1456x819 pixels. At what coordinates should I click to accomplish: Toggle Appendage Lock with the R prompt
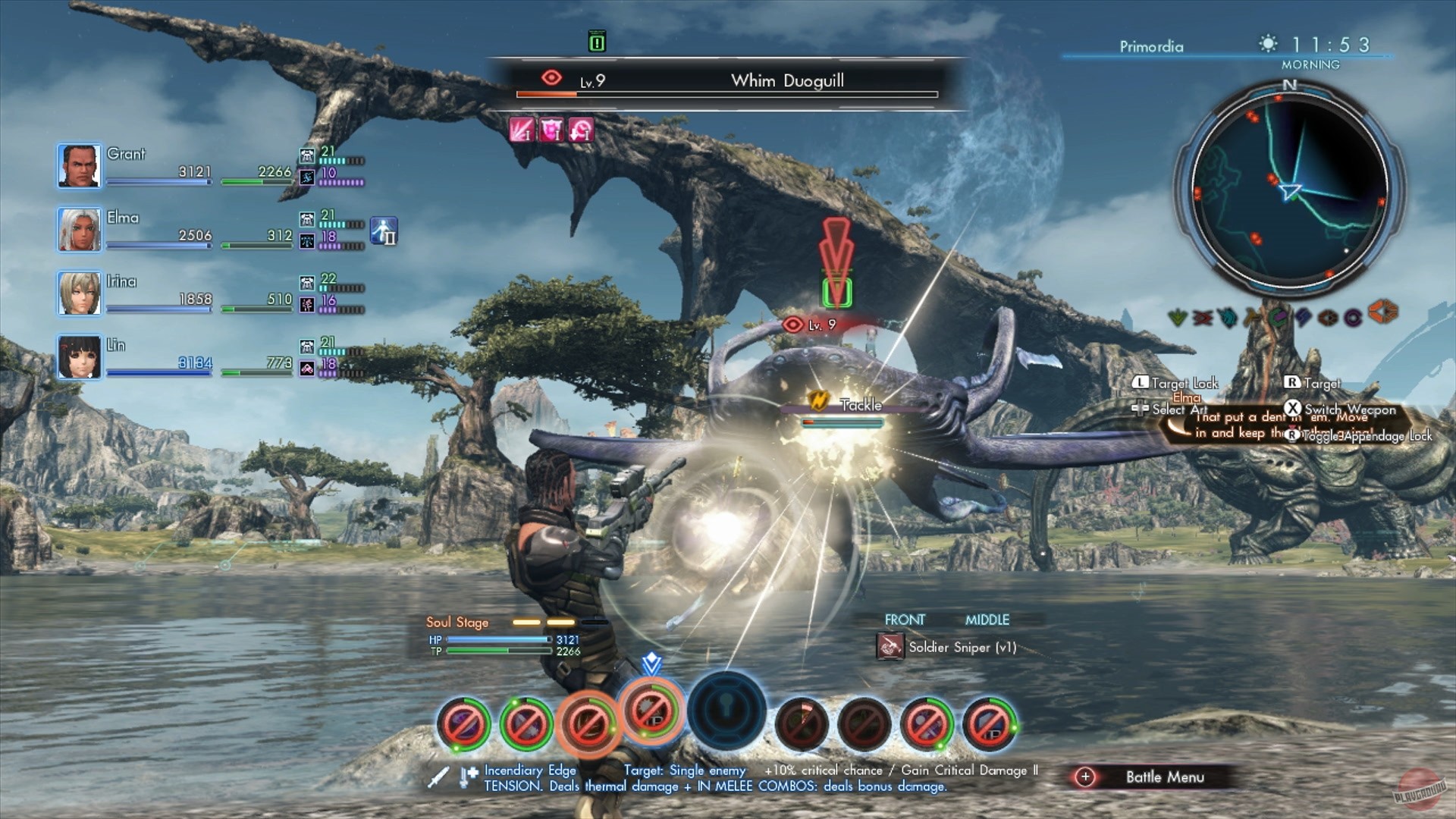[1293, 437]
